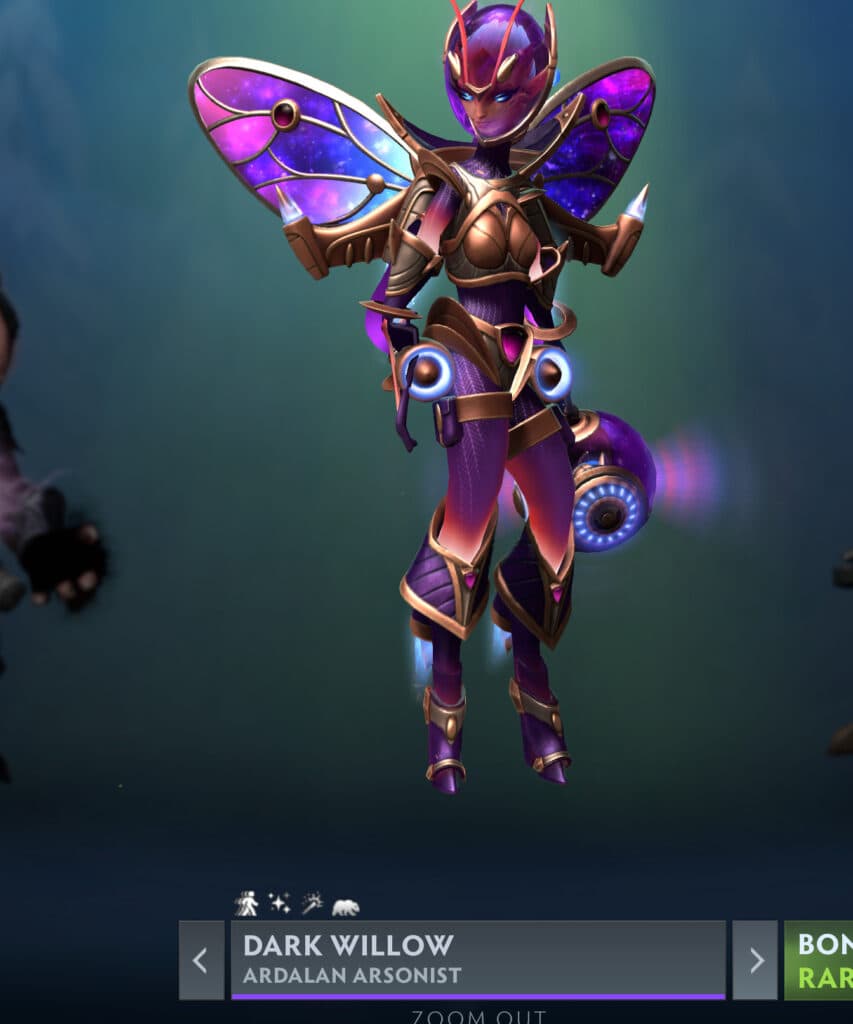Advance to the next item with right arrow
This screenshot has width=853, height=1024.
[755, 960]
